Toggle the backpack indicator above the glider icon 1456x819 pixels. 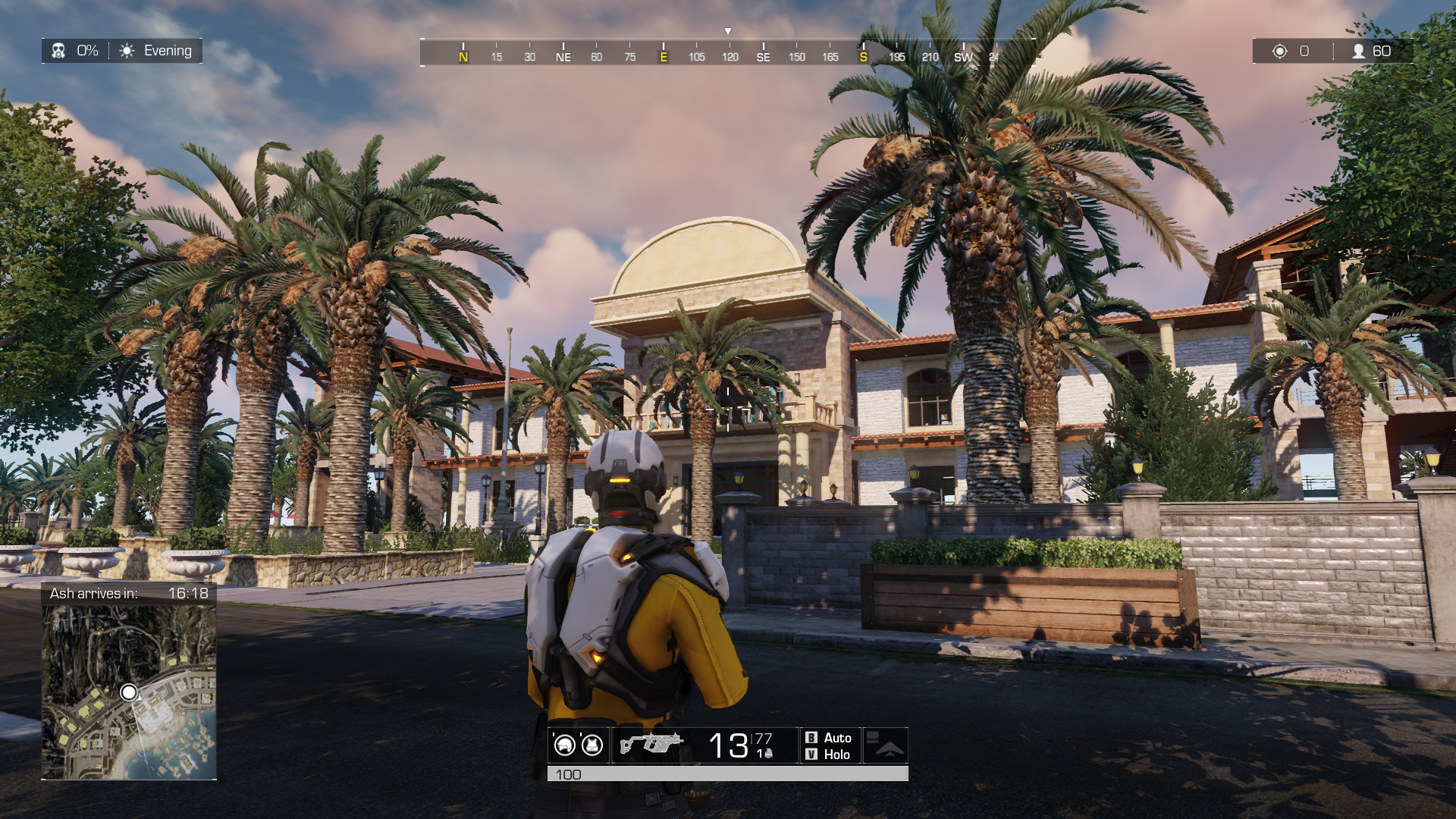point(873,736)
